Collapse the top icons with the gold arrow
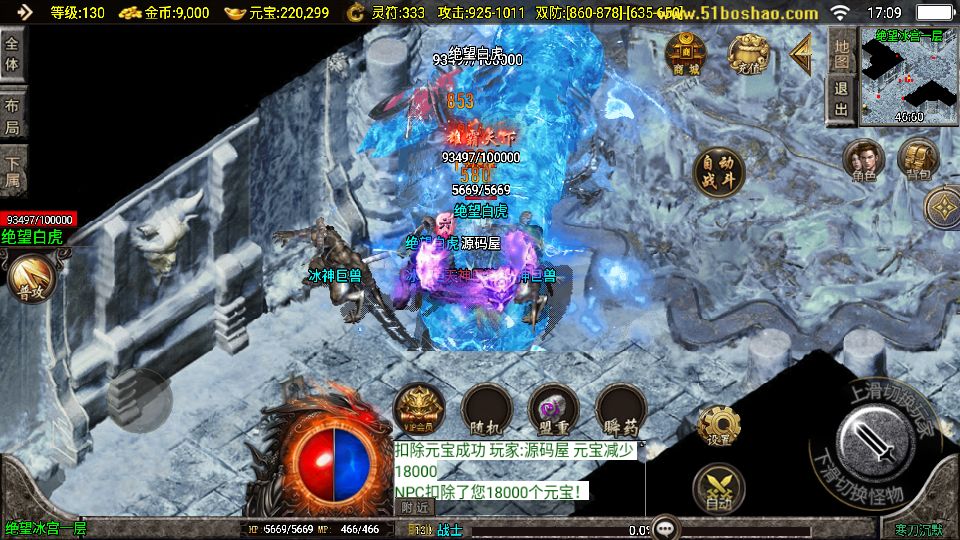Viewport: 960px width, 540px height. point(801,53)
